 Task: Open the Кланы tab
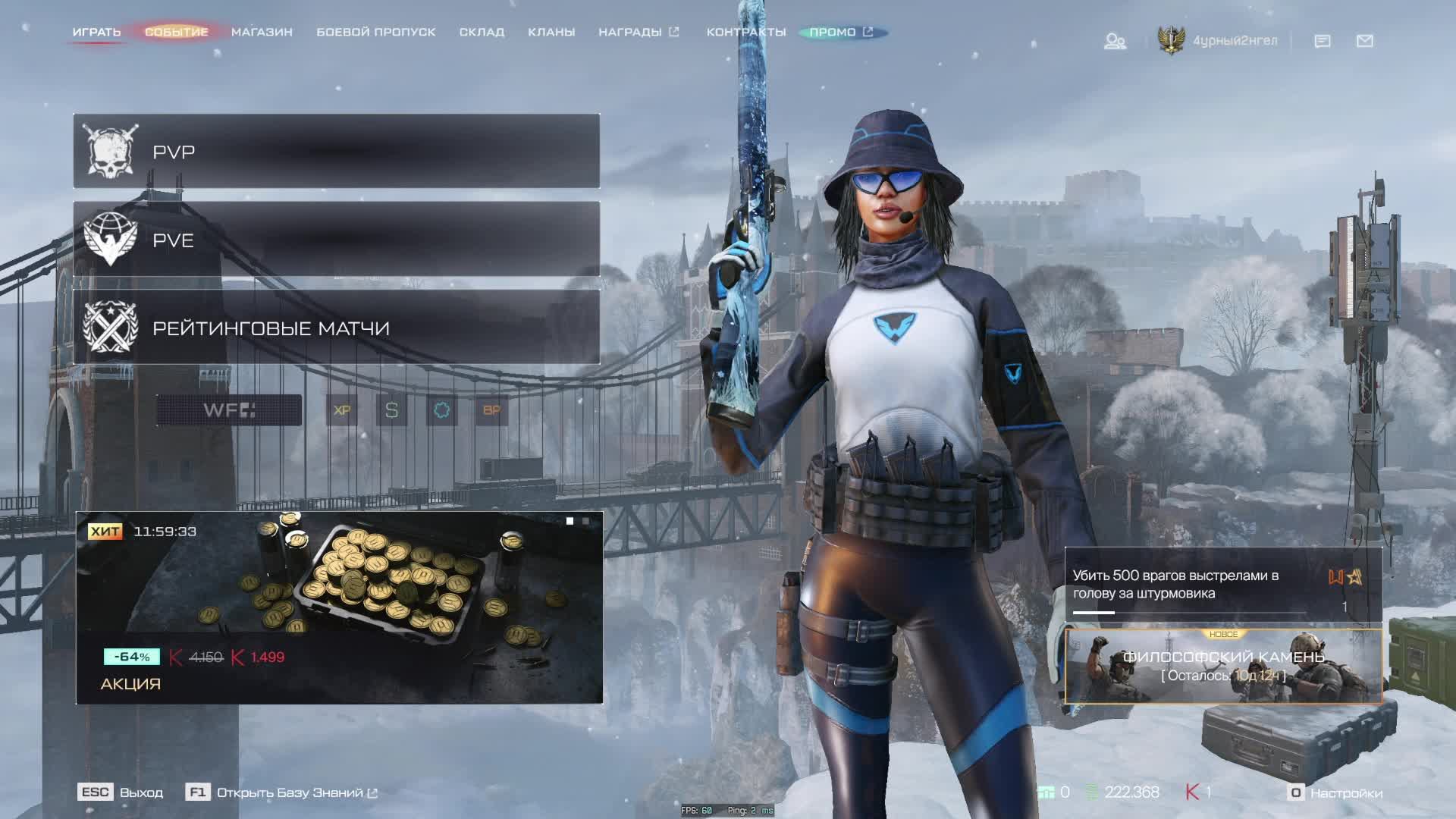point(551,32)
